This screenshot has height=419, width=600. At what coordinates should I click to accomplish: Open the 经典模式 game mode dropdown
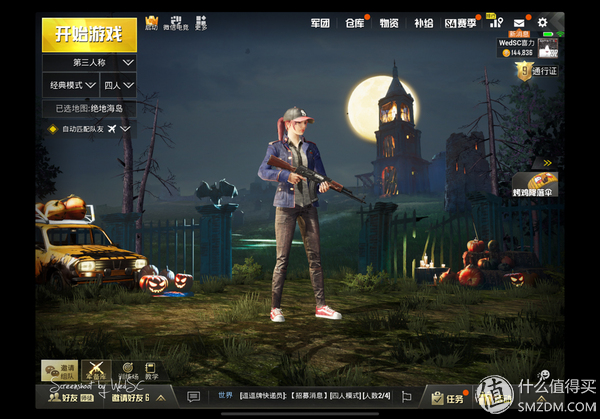[x=70, y=86]
